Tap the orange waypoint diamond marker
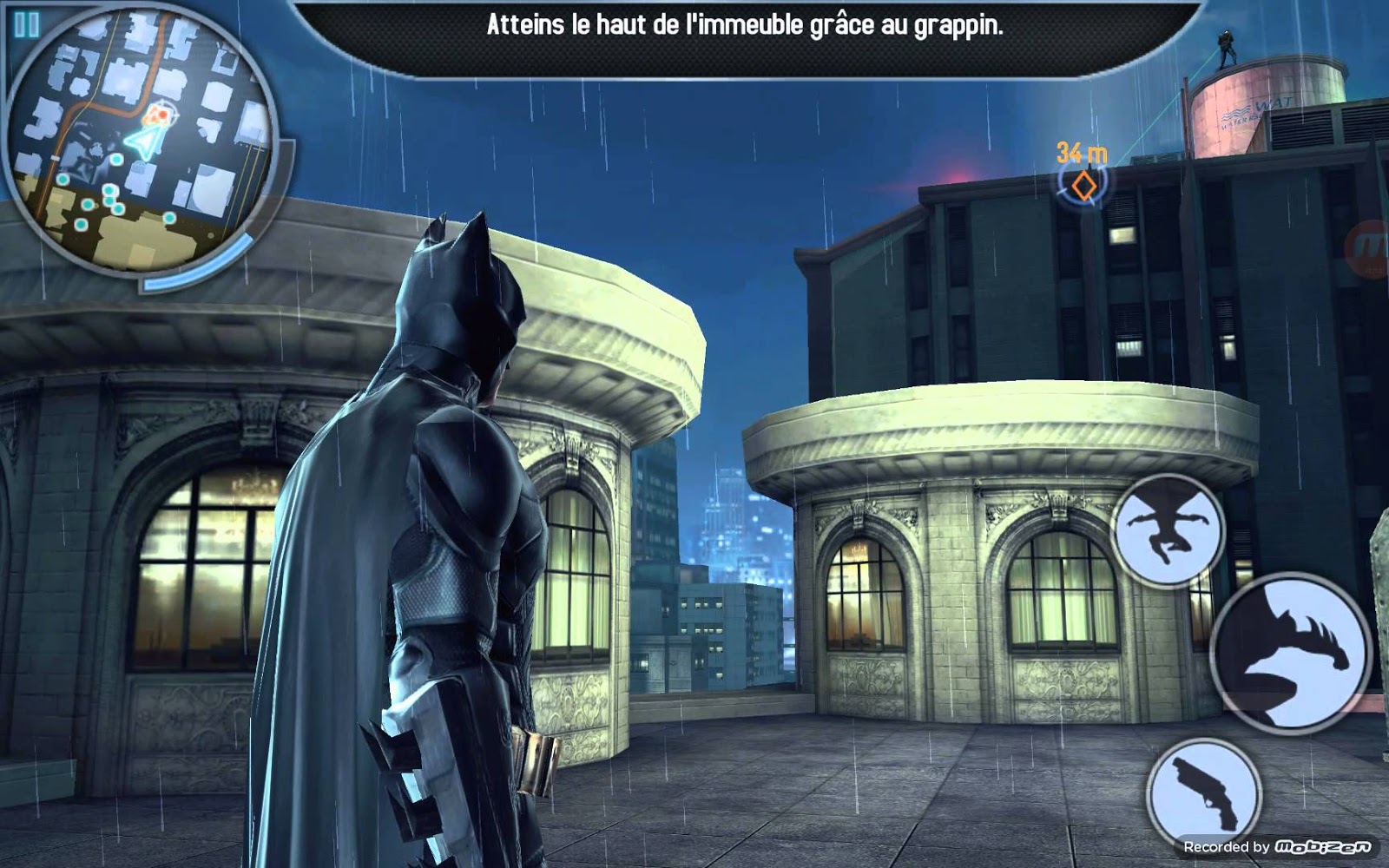The height and width of the screenshot is (868, 1389). (1084, 185)
